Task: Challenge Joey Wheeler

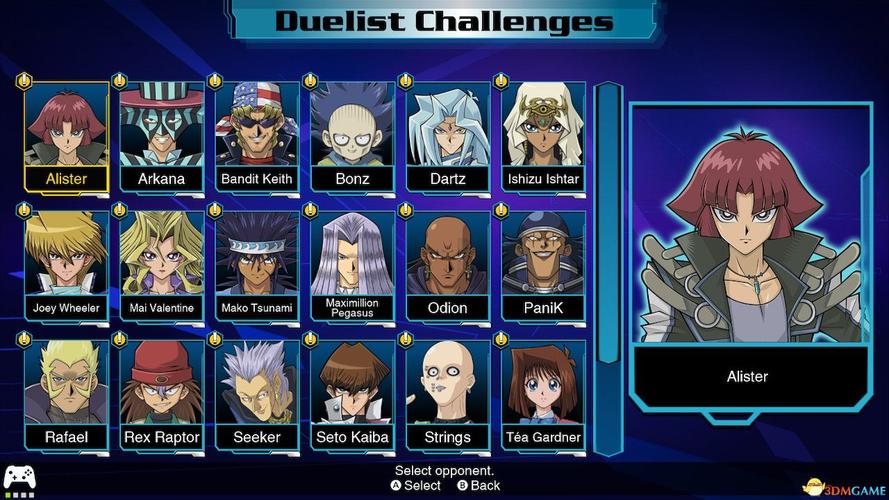Action: tap(67, 265)
